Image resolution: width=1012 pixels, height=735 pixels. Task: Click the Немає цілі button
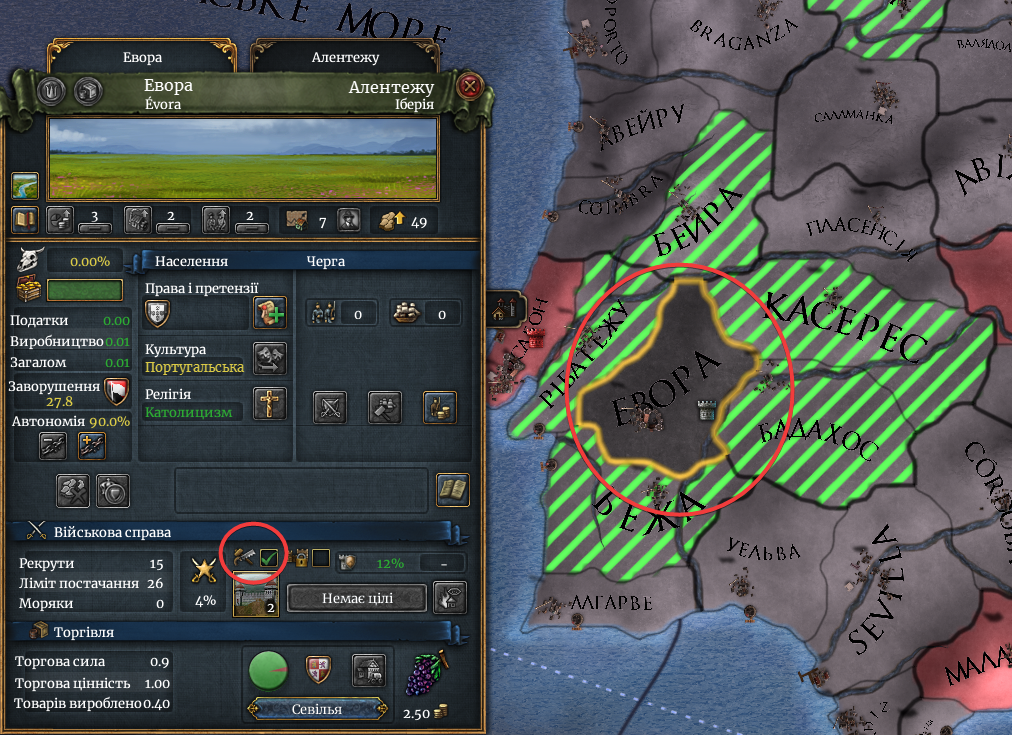point(357,599)
